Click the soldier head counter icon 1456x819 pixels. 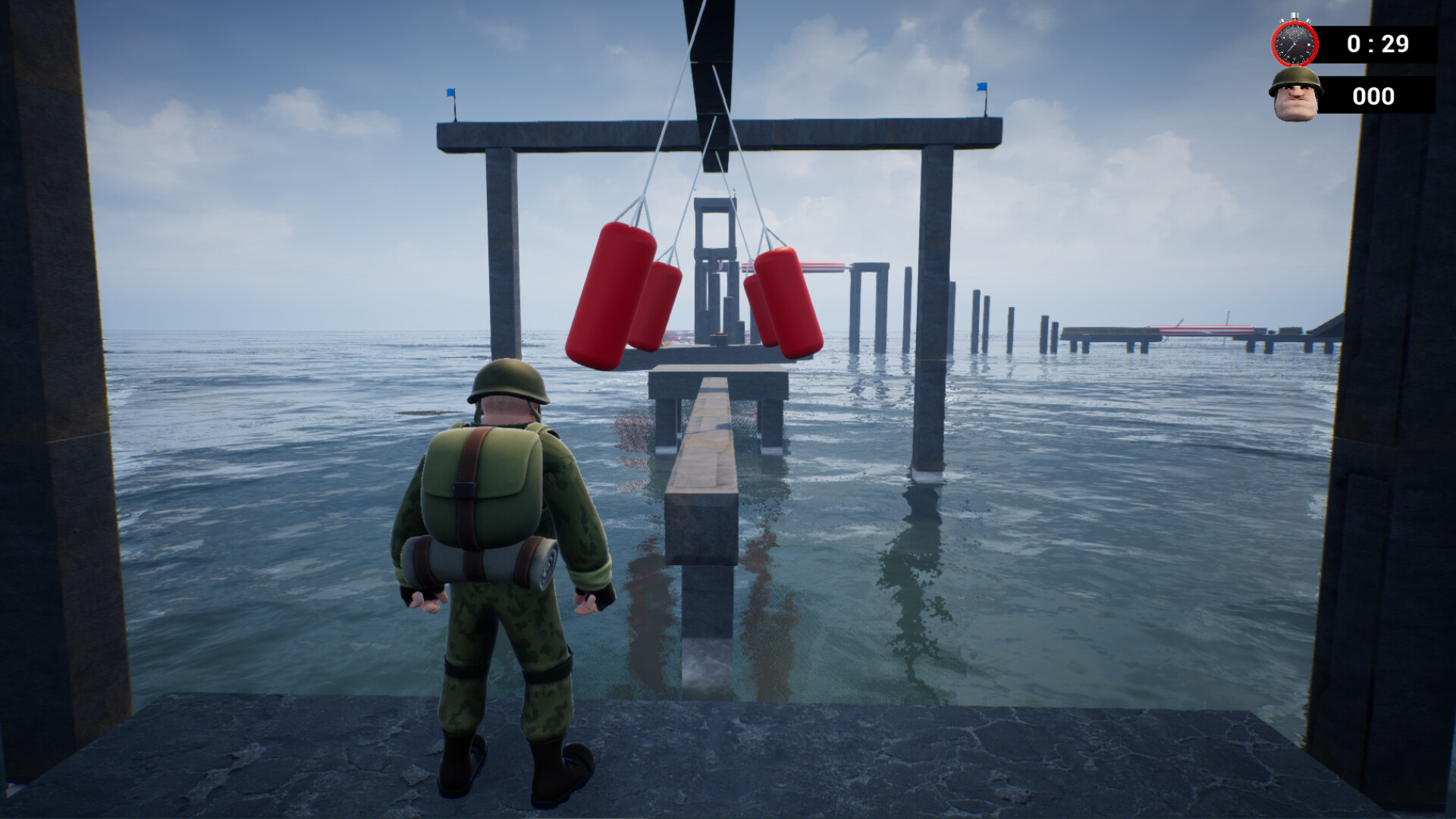[x=1294, y=95]
